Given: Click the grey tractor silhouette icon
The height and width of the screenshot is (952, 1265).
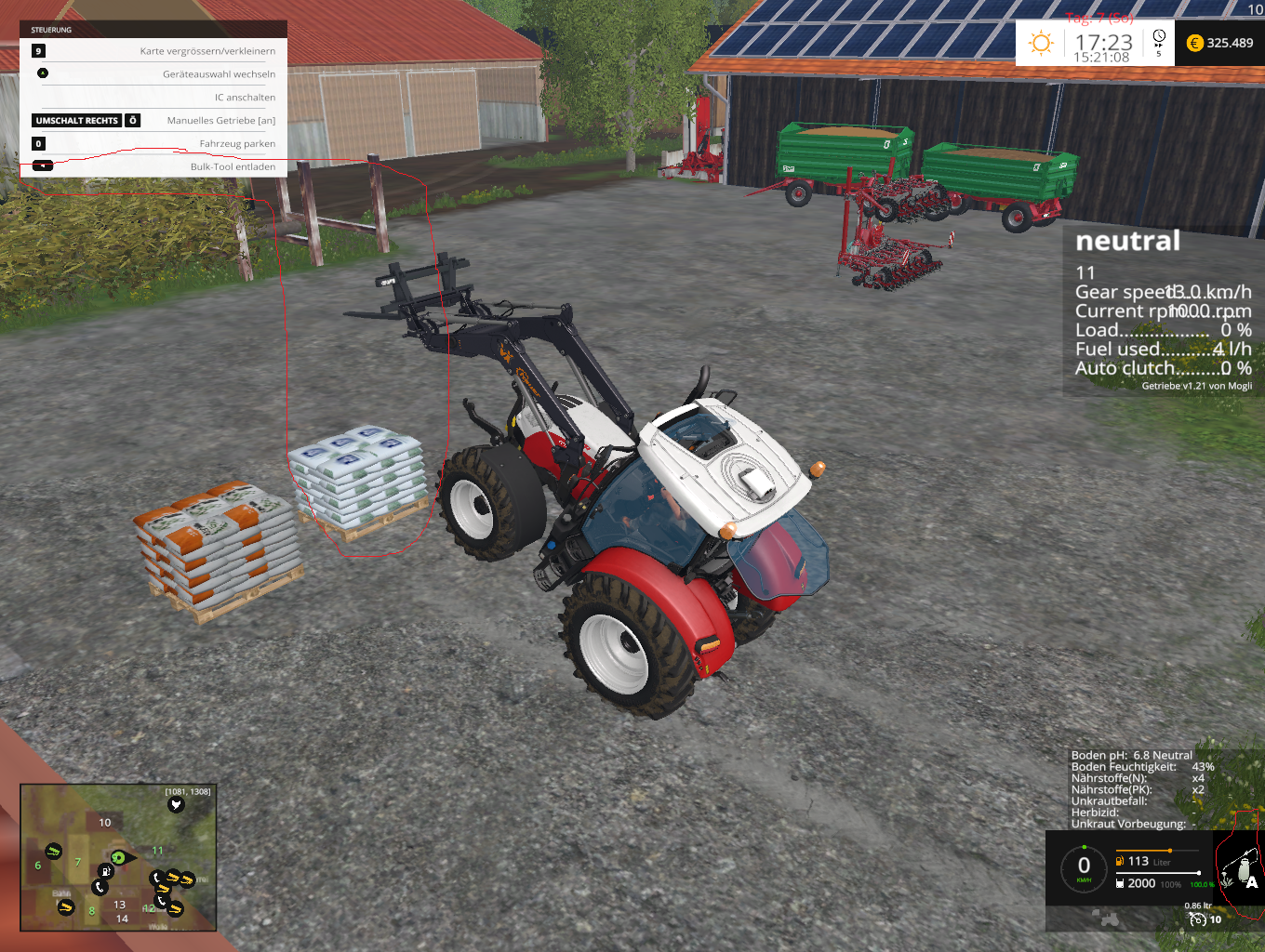Looking at the screenshot, I should [x=1110, y=919].
